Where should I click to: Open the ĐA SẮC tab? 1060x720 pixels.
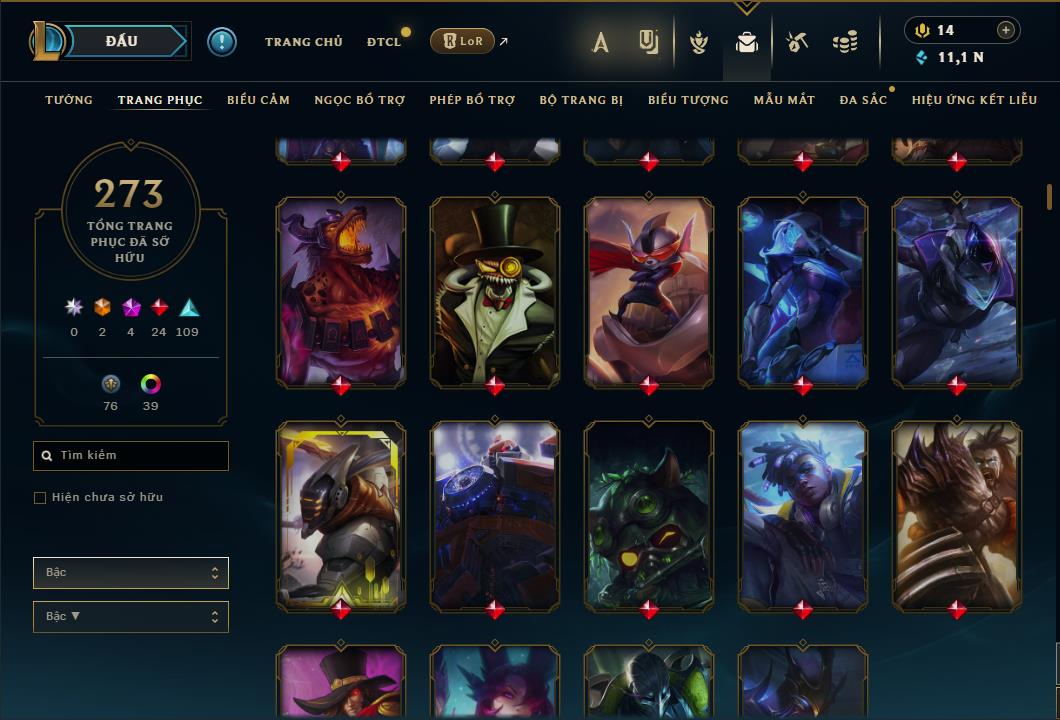pos(863,100)
